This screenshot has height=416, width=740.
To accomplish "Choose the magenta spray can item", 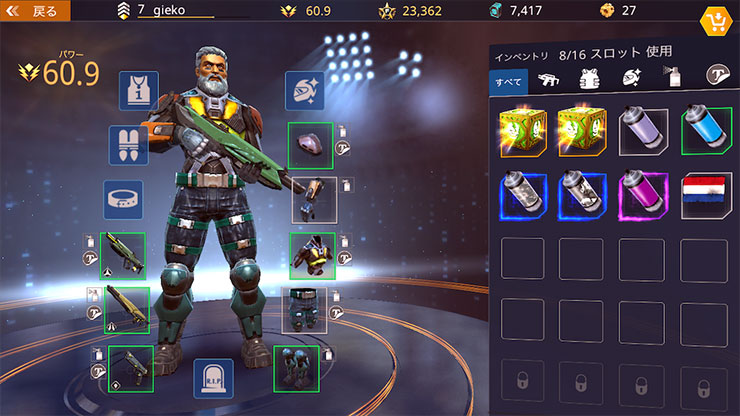I will (x=642, y=195).
